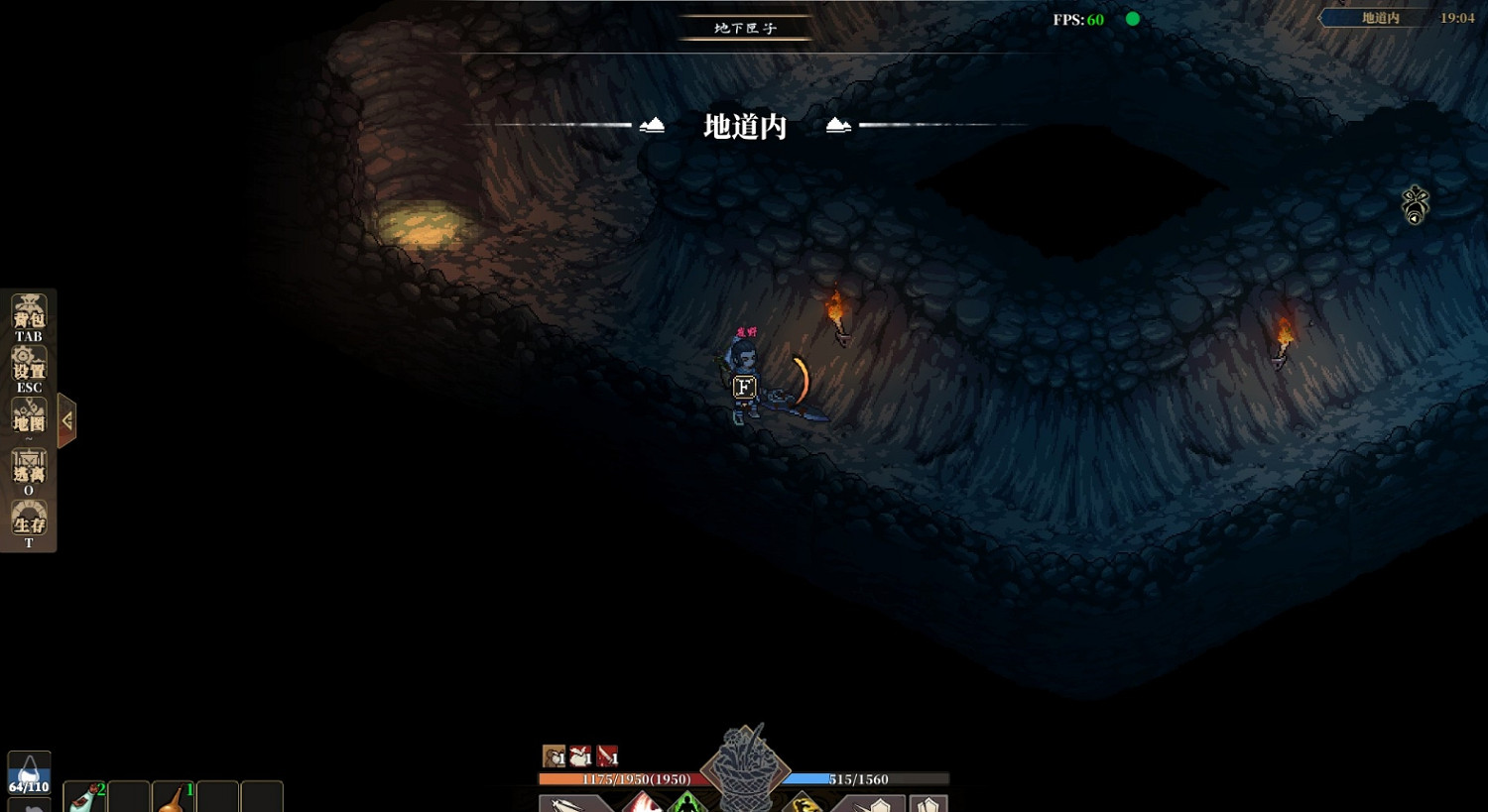Open the survival (生存) panel icon
This screenshot has height=812, width=1488.
tap(29, 517)
